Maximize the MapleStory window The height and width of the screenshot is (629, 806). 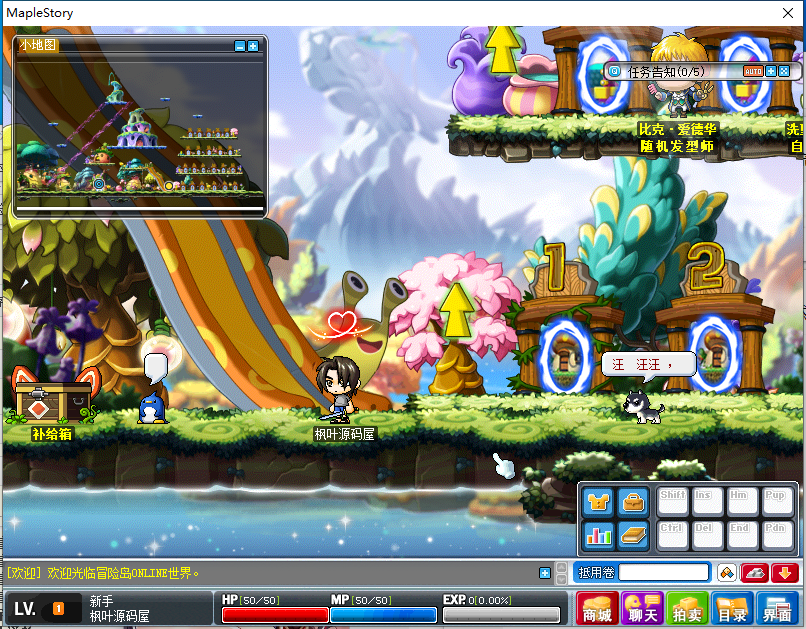pos(736,13)
